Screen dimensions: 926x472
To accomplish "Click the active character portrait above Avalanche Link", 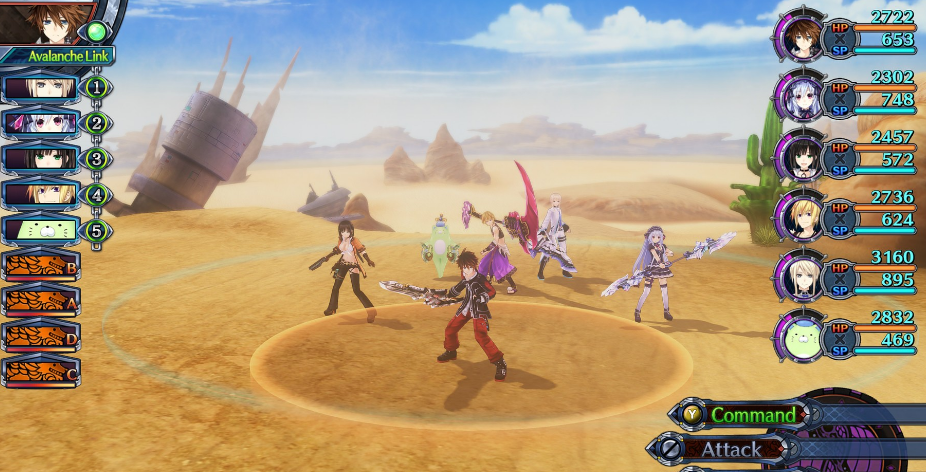I will [45, 20].
